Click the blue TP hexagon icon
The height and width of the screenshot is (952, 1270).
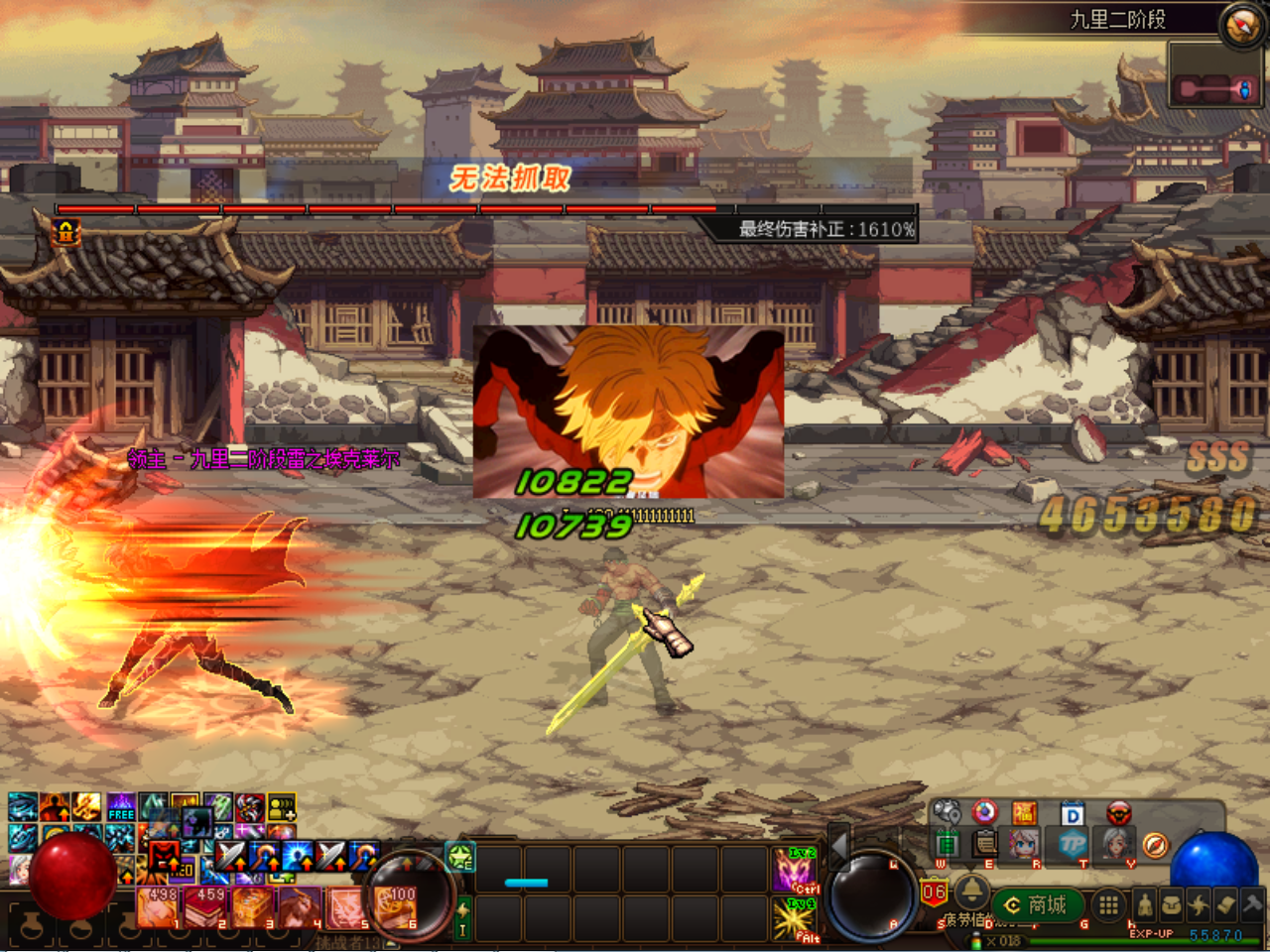(x=1073, y=845)
